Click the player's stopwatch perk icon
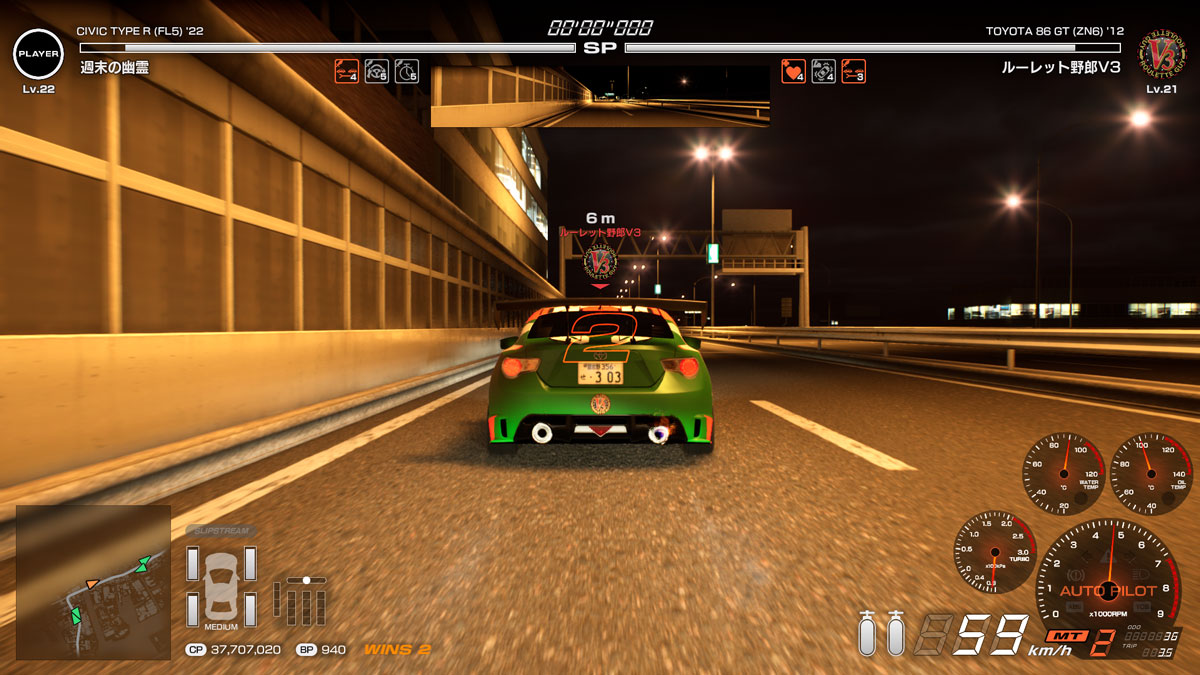The height and width of the screenshot is (675, 1200). (x=406, y=71)
